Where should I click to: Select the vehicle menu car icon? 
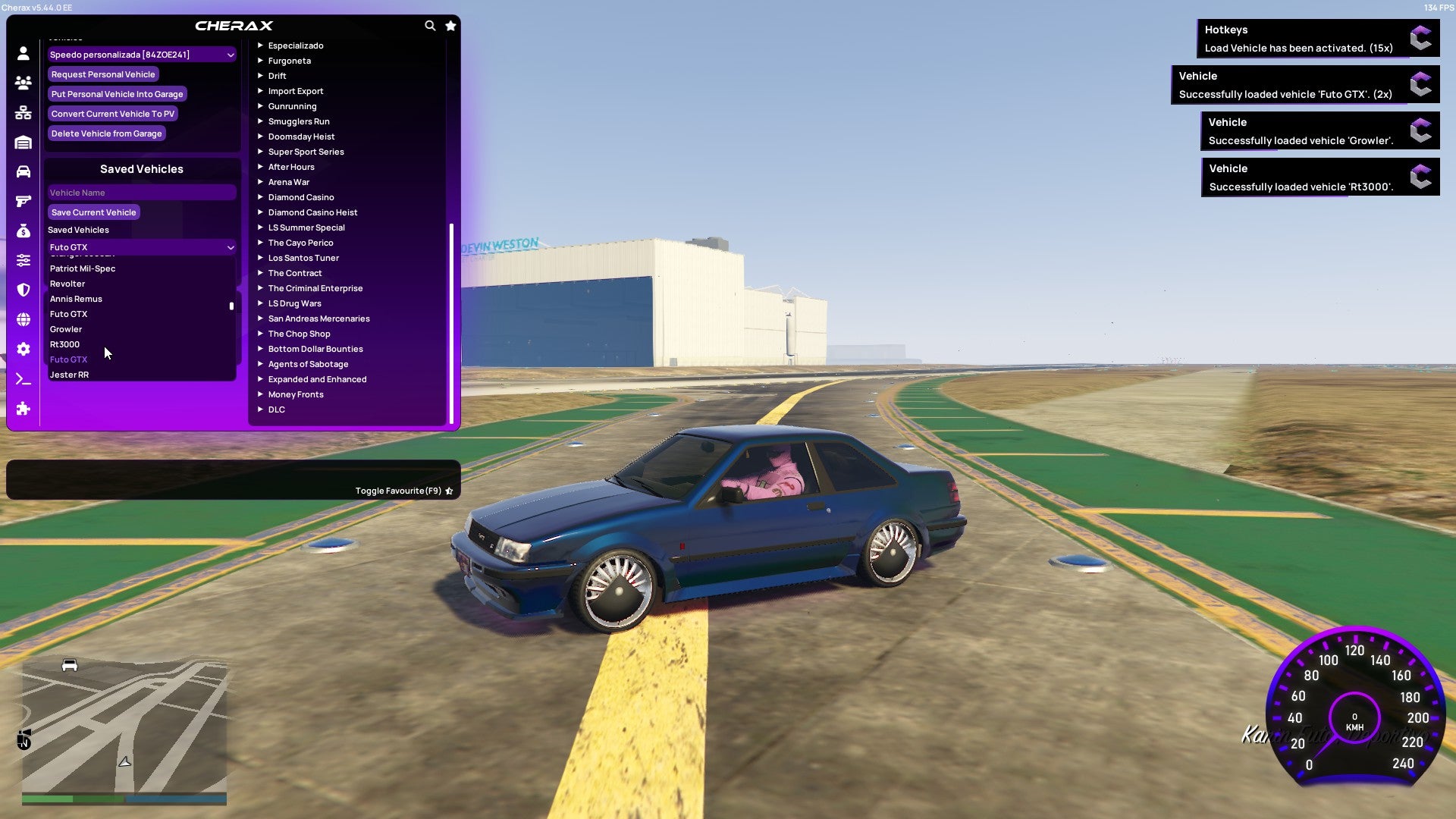tap(23, 171)
